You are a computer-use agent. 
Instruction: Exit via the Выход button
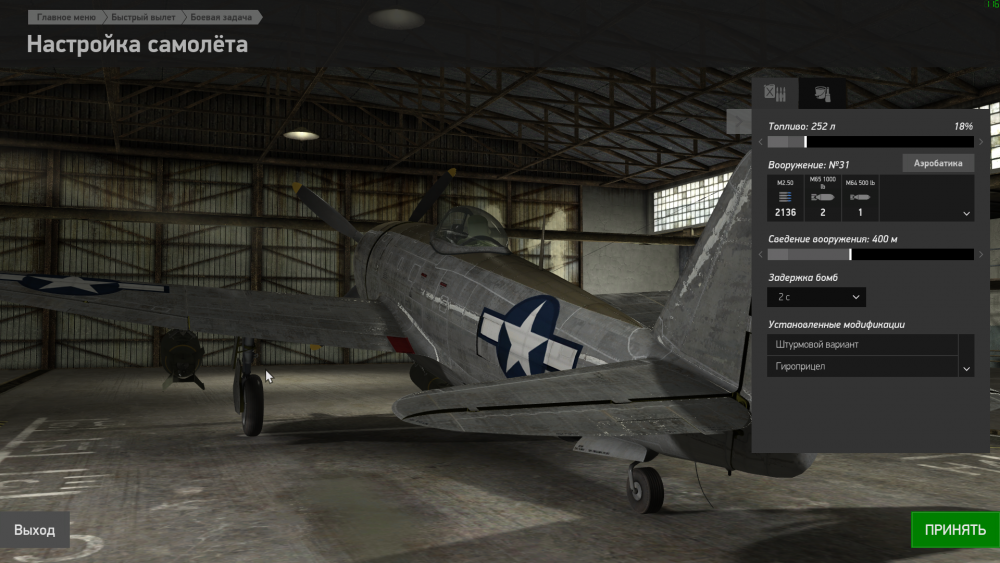click(34, 530)
